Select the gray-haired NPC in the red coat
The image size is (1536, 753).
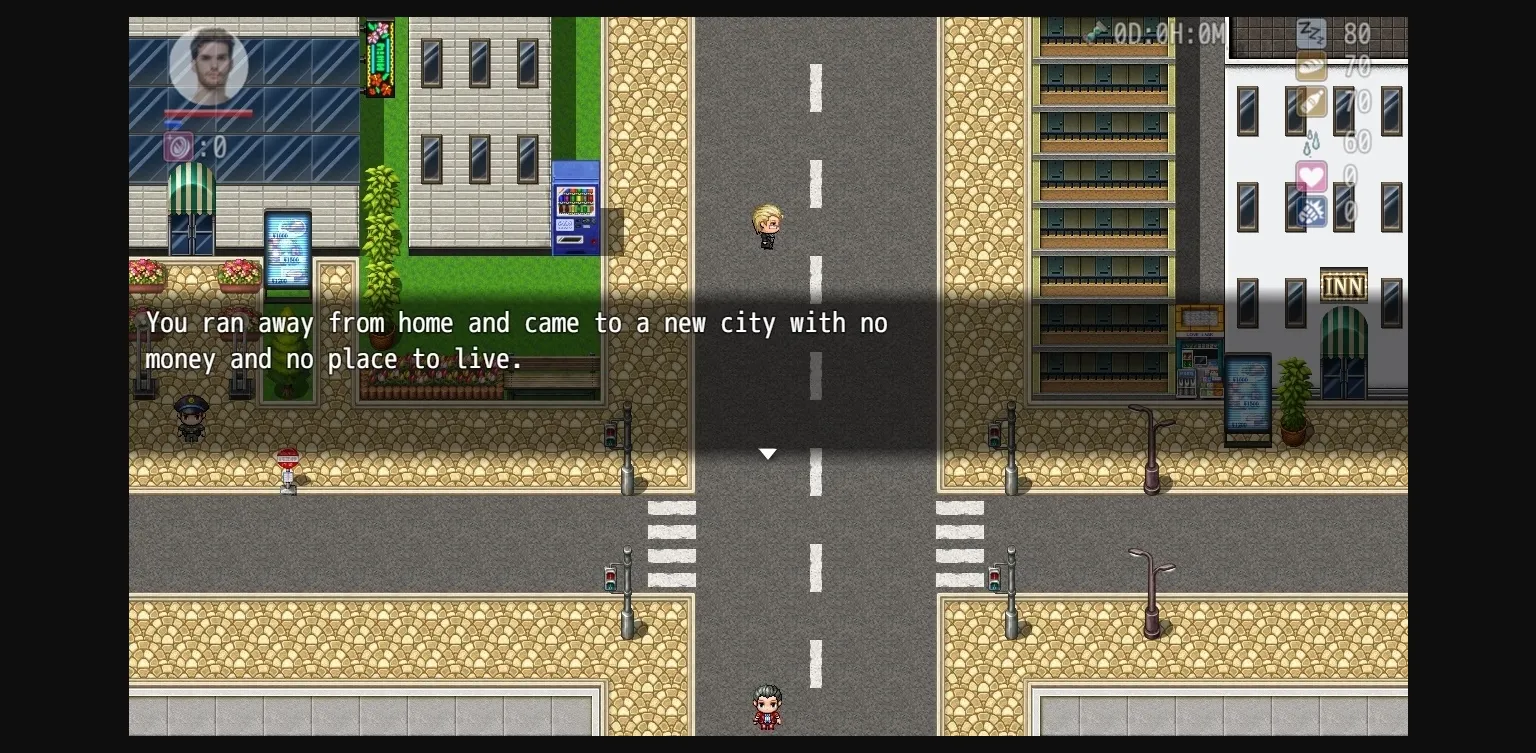[x=765, y=705]
